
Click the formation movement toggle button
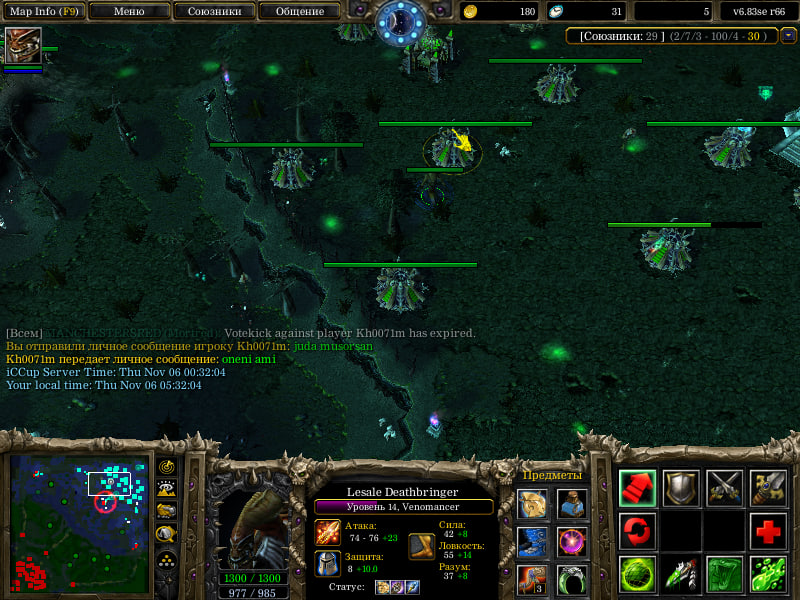click(167, 558)
